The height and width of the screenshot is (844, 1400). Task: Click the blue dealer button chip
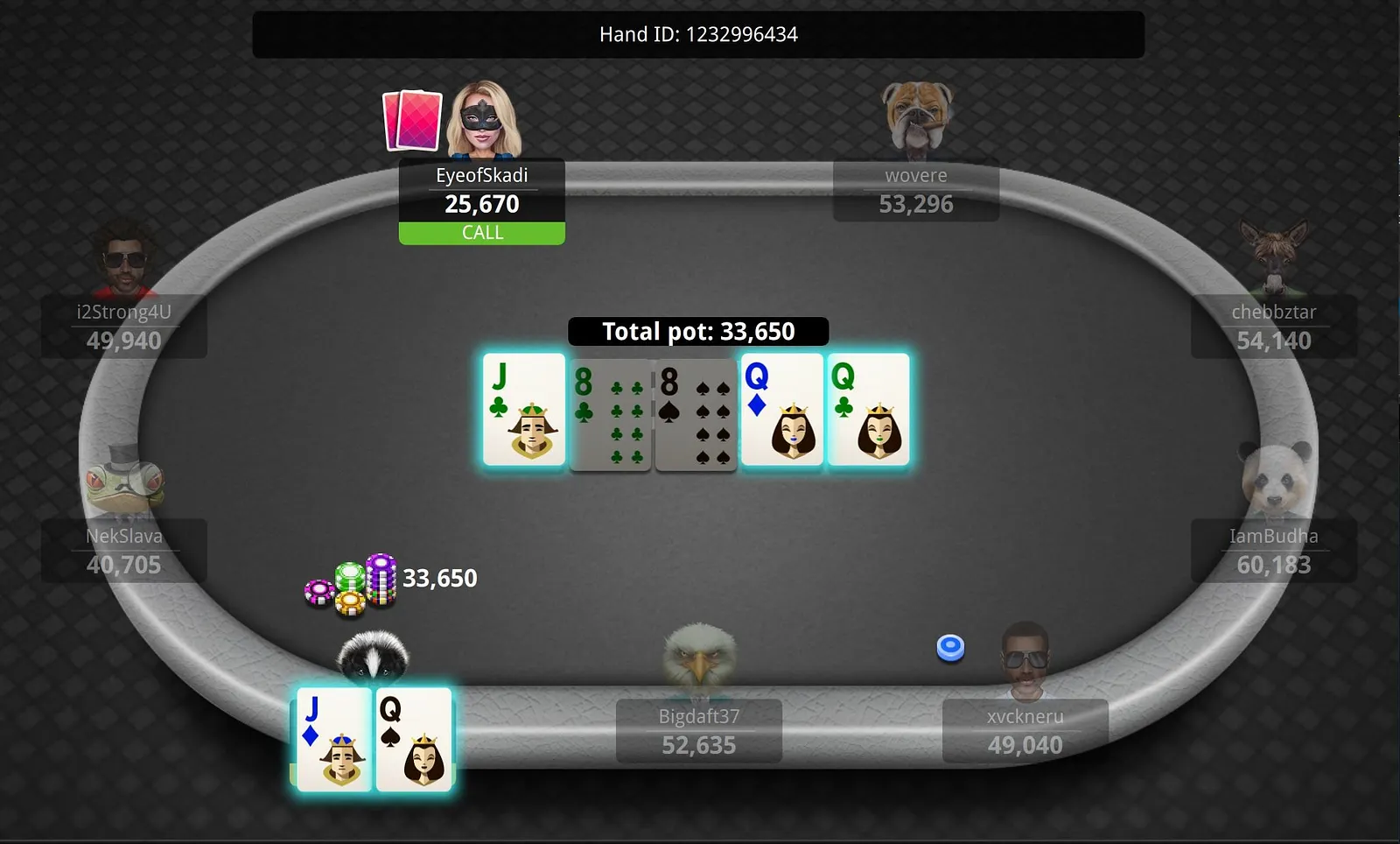pyautogui.click(x=950, y=648)
